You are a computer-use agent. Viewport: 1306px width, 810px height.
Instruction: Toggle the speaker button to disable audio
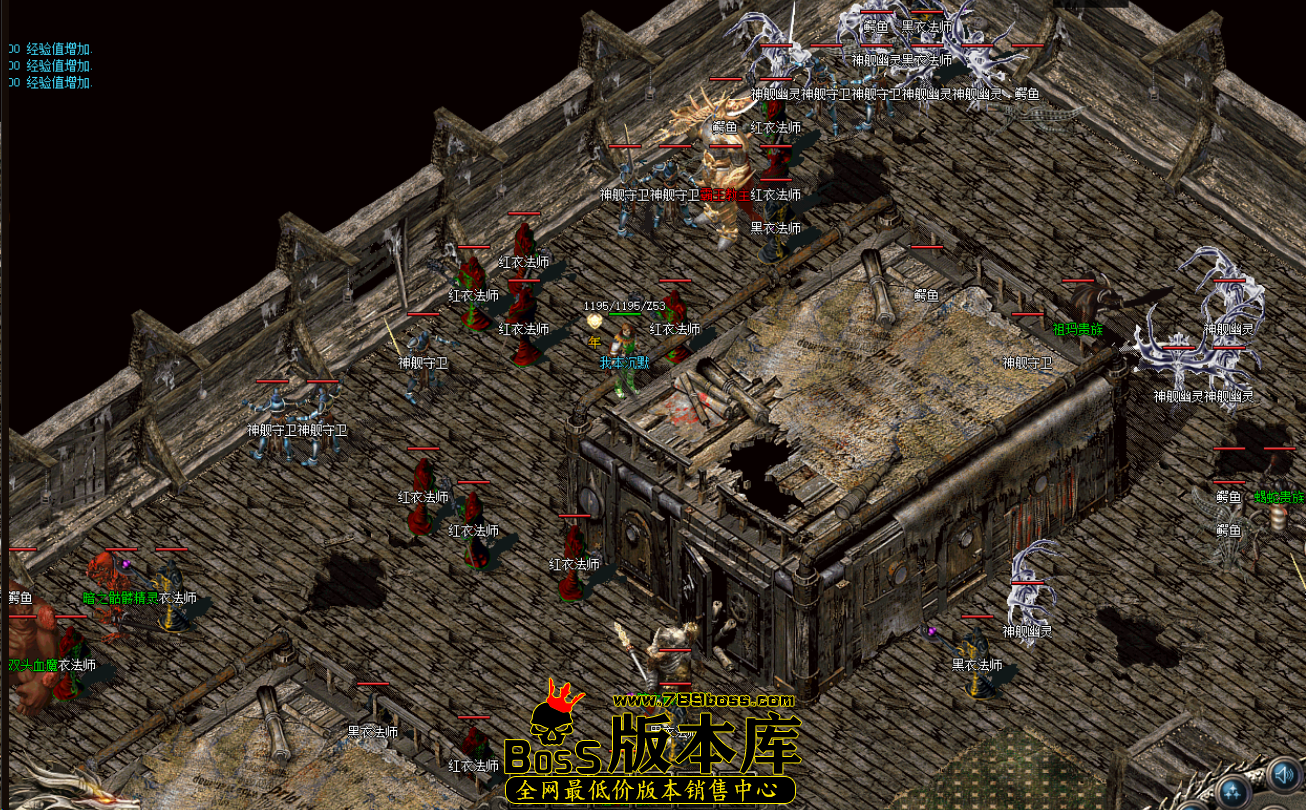(x=1283, y=775)
